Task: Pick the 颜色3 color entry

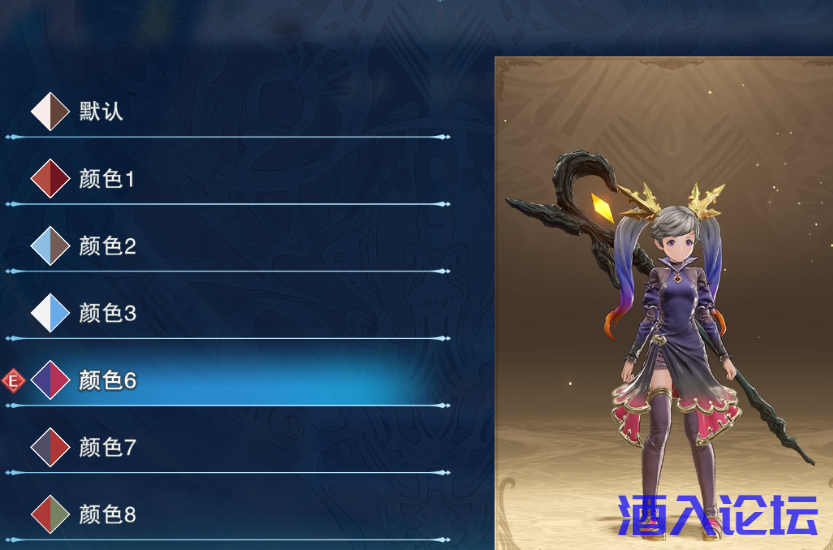Action: click(106, 313)
